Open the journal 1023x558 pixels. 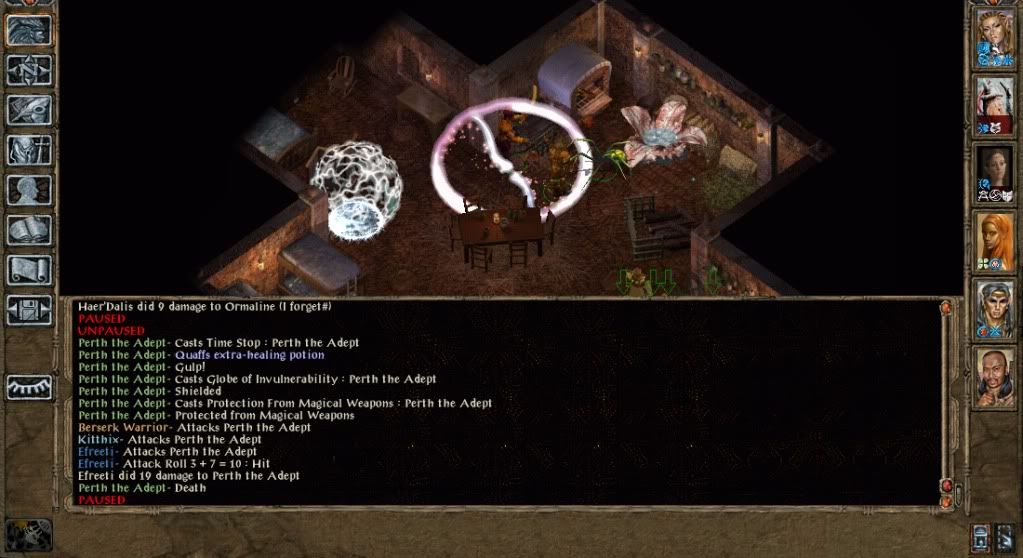coord(30,109)
